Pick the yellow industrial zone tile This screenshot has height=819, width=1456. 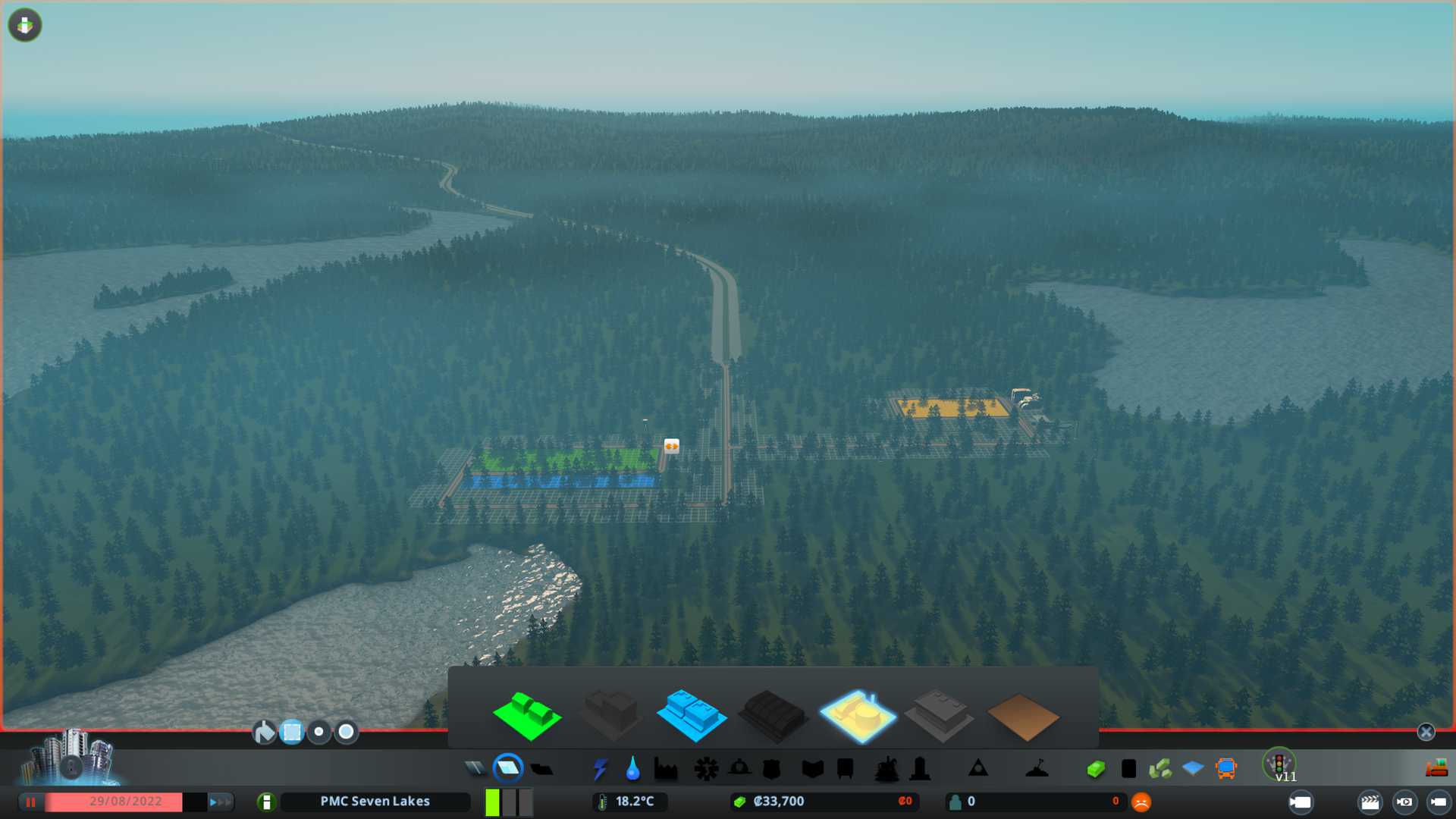point(858,715)
